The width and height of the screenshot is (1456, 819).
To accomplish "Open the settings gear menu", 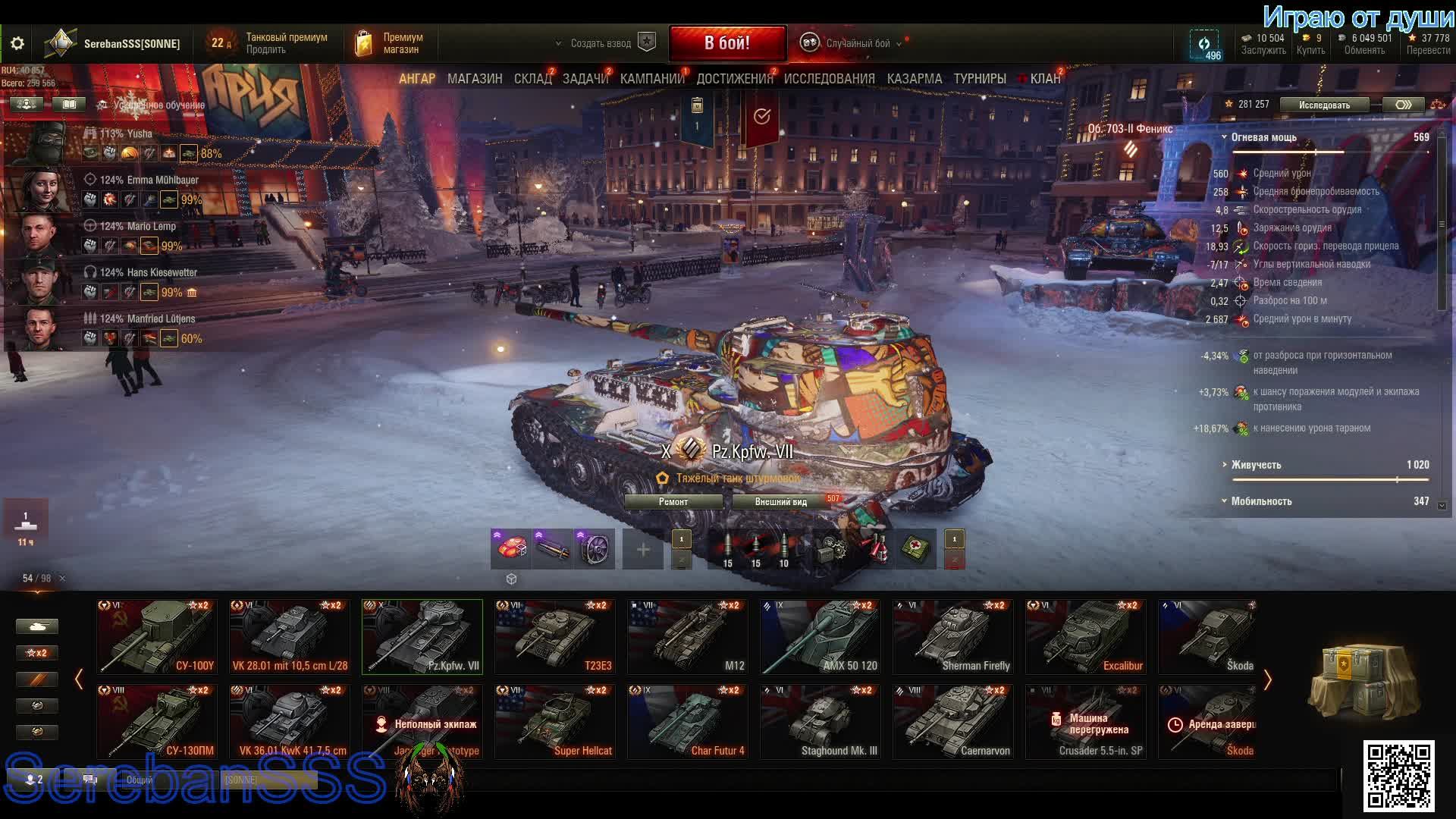I will [17, 43].
